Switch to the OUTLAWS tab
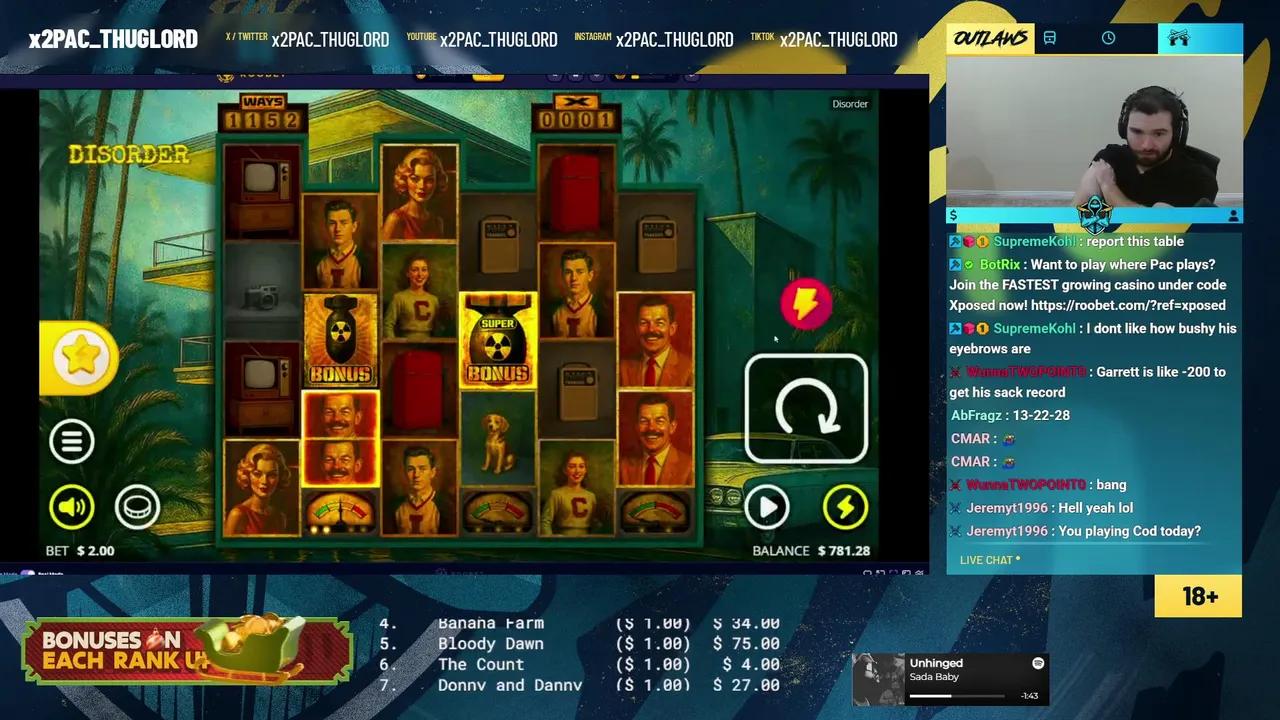Viewport: 1280px width, 720px height. [988, 38]
